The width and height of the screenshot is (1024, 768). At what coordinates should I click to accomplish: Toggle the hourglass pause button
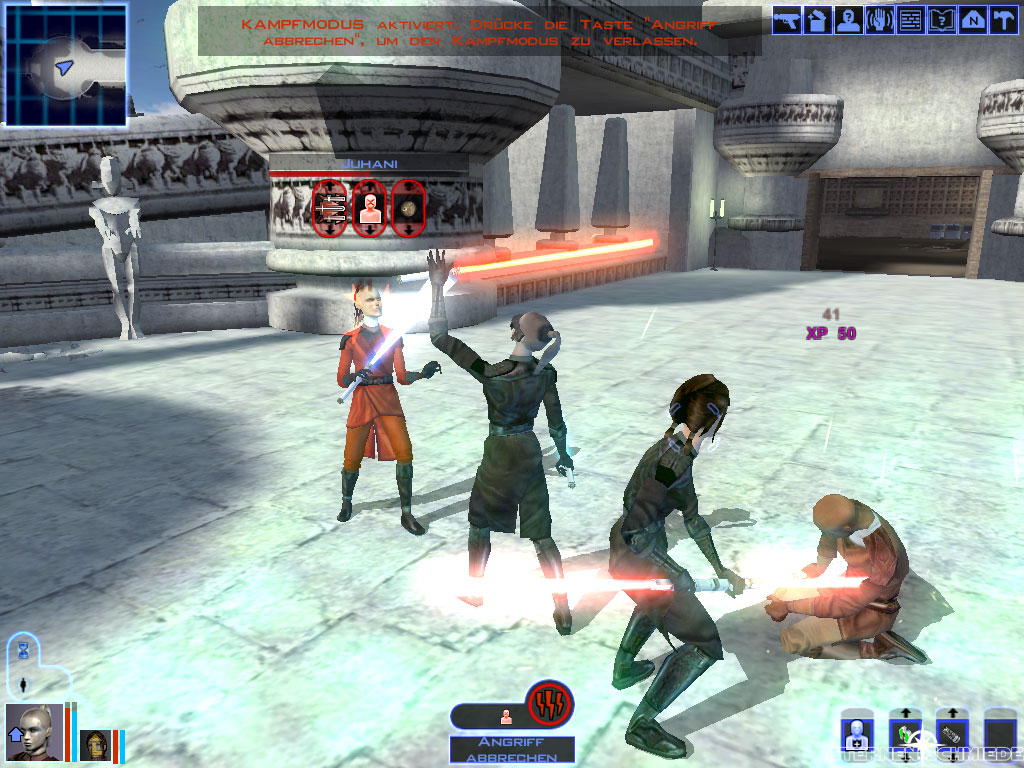click(x=24, y=650)
